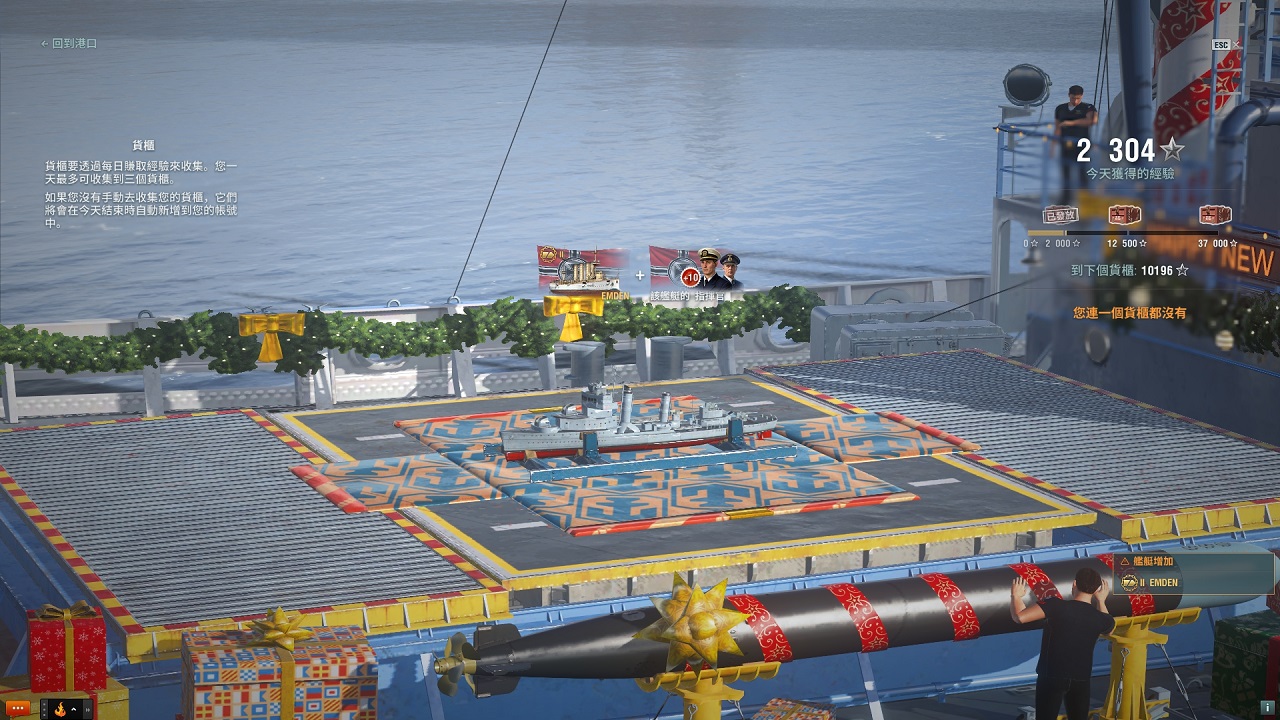Return to port via the 回到港口 link

(69, 44)
